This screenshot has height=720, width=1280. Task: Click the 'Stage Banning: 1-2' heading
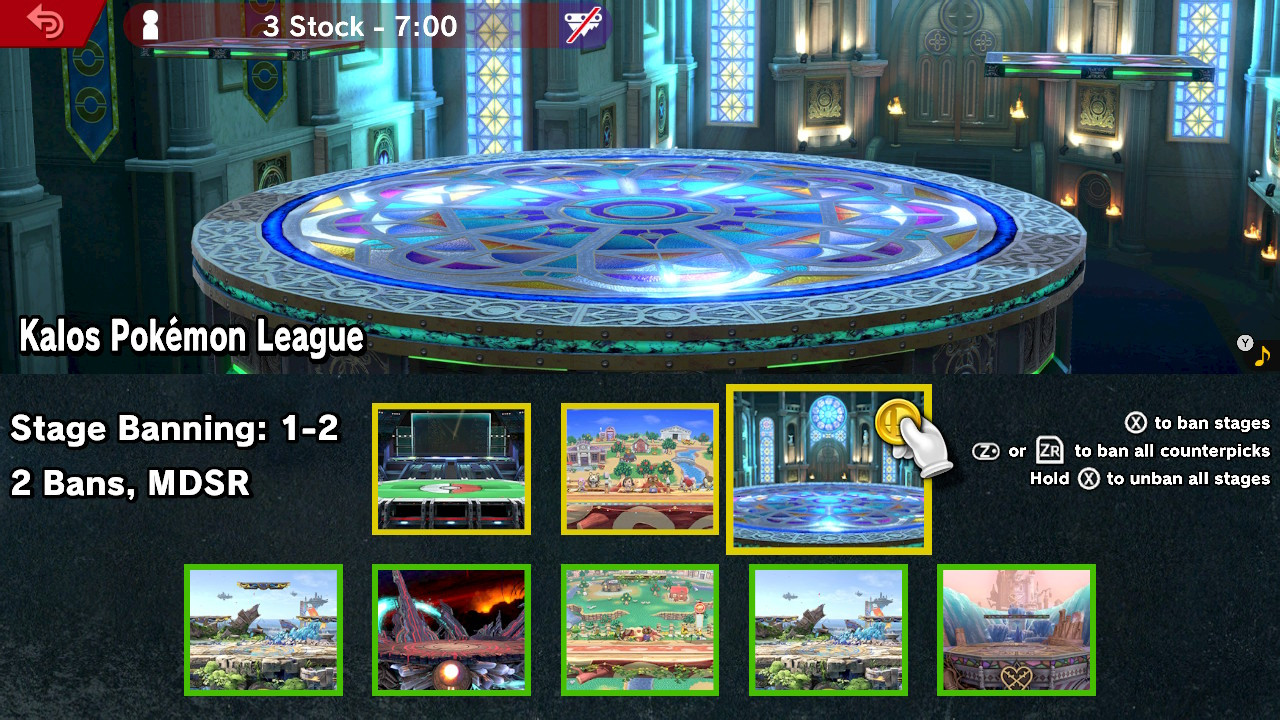pyautogui.click(x=175, y=429)
